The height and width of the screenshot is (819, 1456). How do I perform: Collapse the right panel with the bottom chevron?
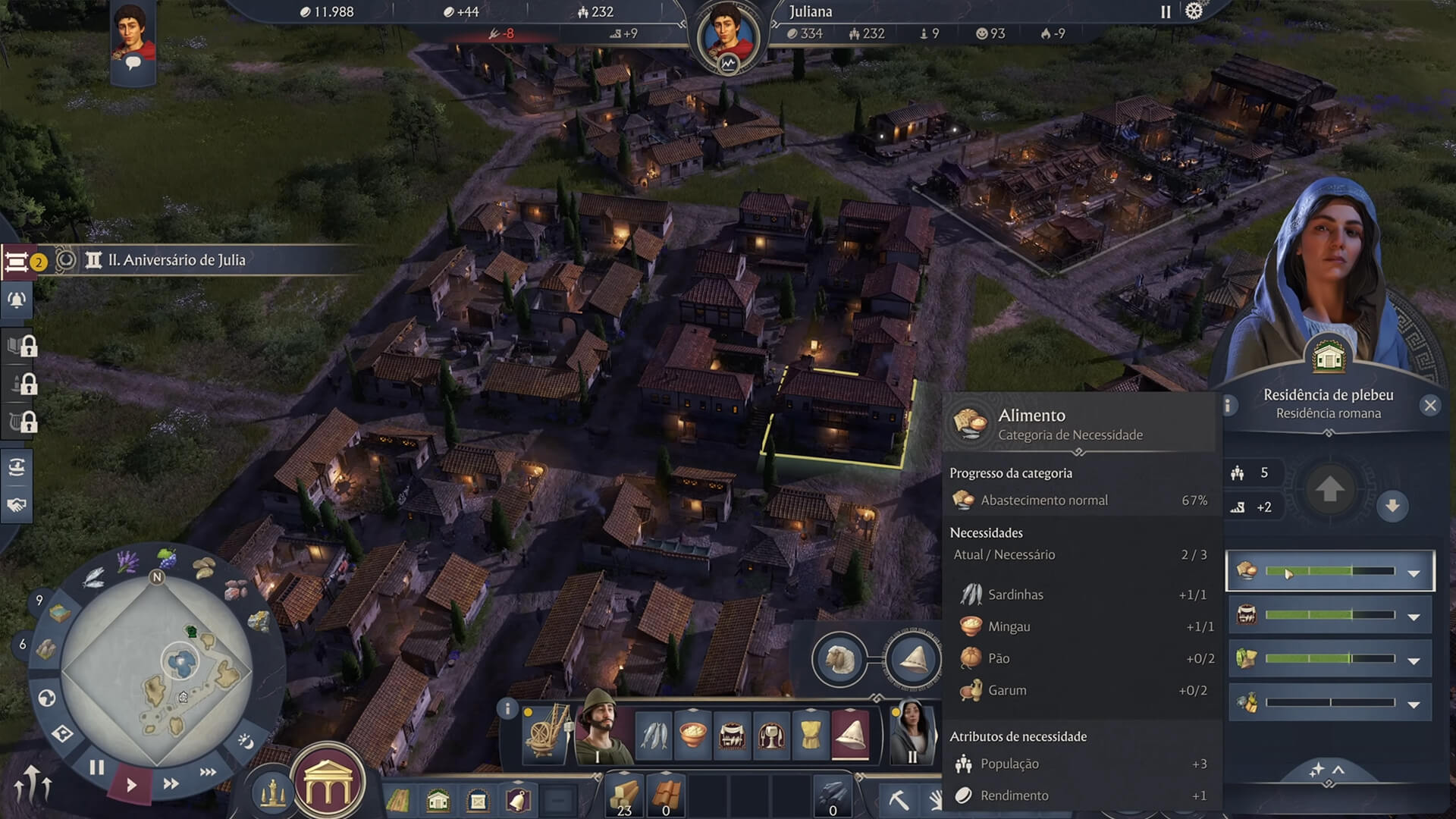1338,770
